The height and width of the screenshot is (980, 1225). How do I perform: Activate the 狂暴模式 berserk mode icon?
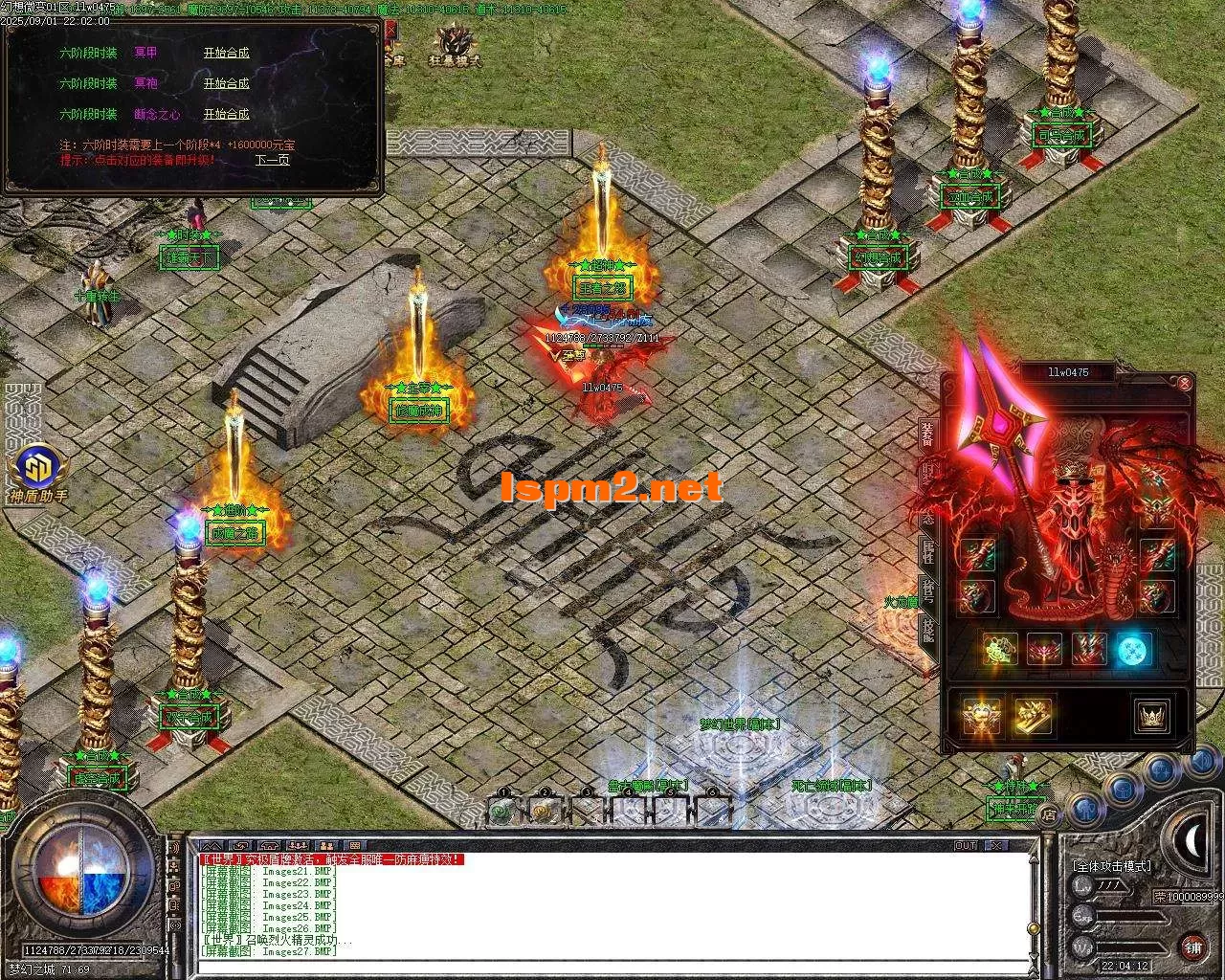pyautogui.click(x=454, y=43)
